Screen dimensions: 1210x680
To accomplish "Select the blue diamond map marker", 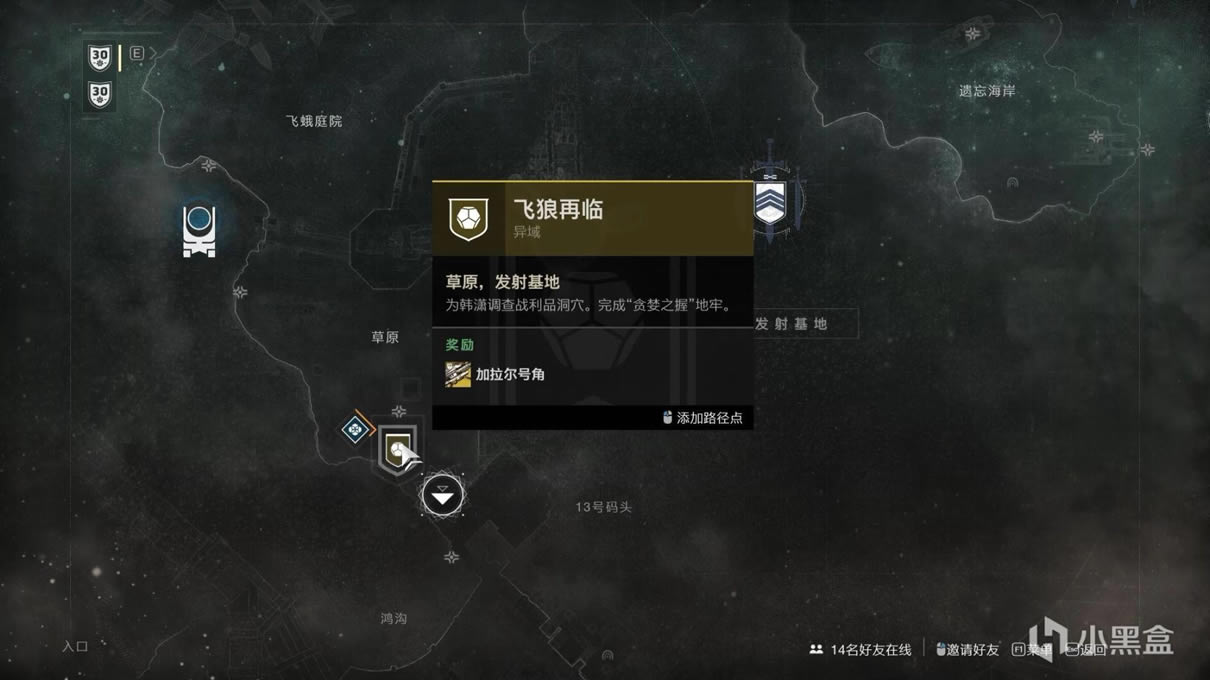I will (354, 430).
